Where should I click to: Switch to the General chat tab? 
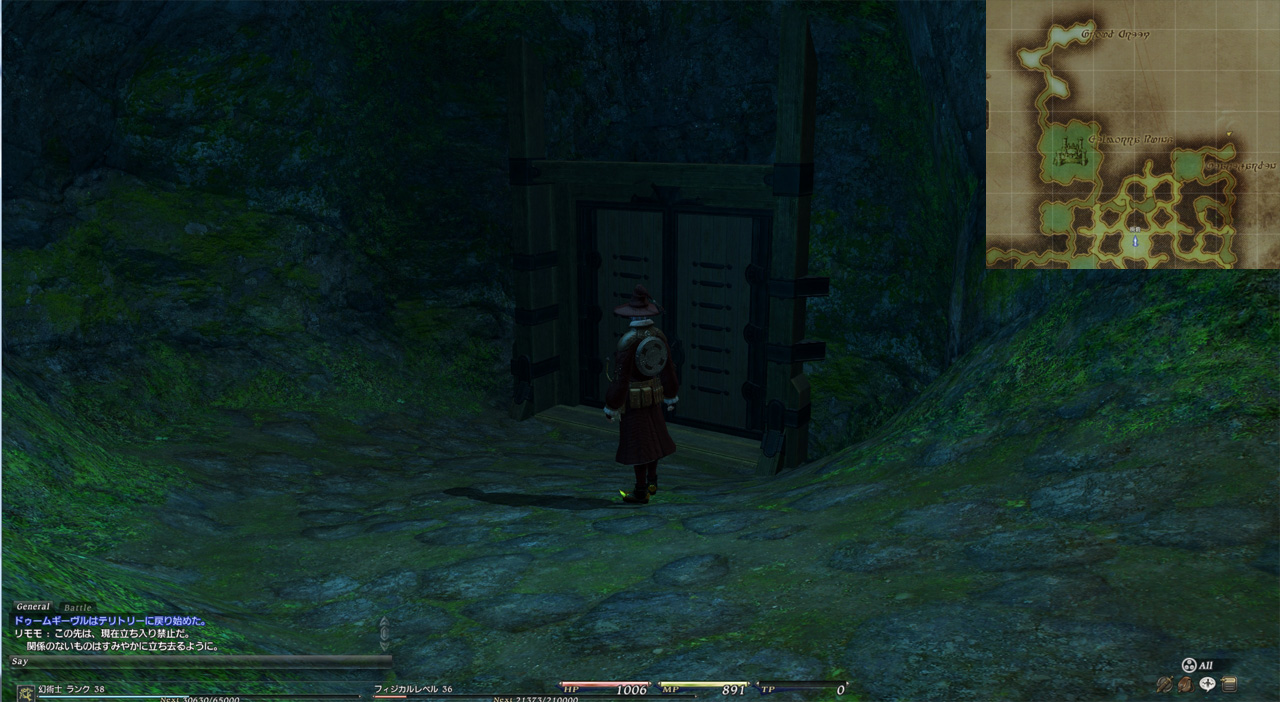(x=33, y=607)
